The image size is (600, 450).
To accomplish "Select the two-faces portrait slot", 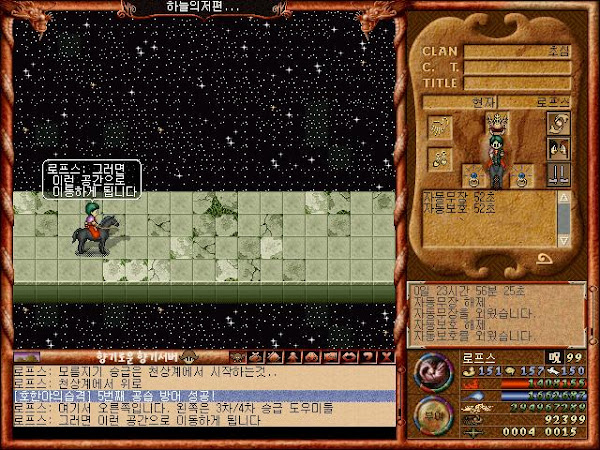I will tap(556, 150).
